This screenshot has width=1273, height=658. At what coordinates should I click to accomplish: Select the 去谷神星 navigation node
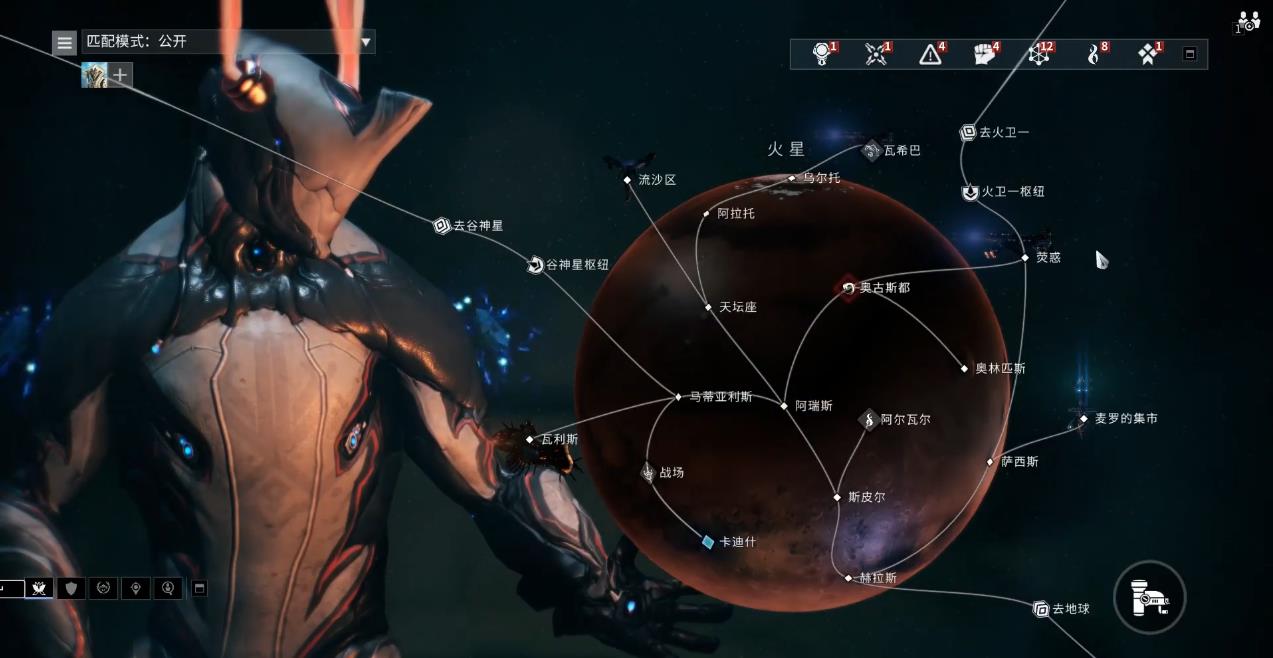click(x=442, y=226)
